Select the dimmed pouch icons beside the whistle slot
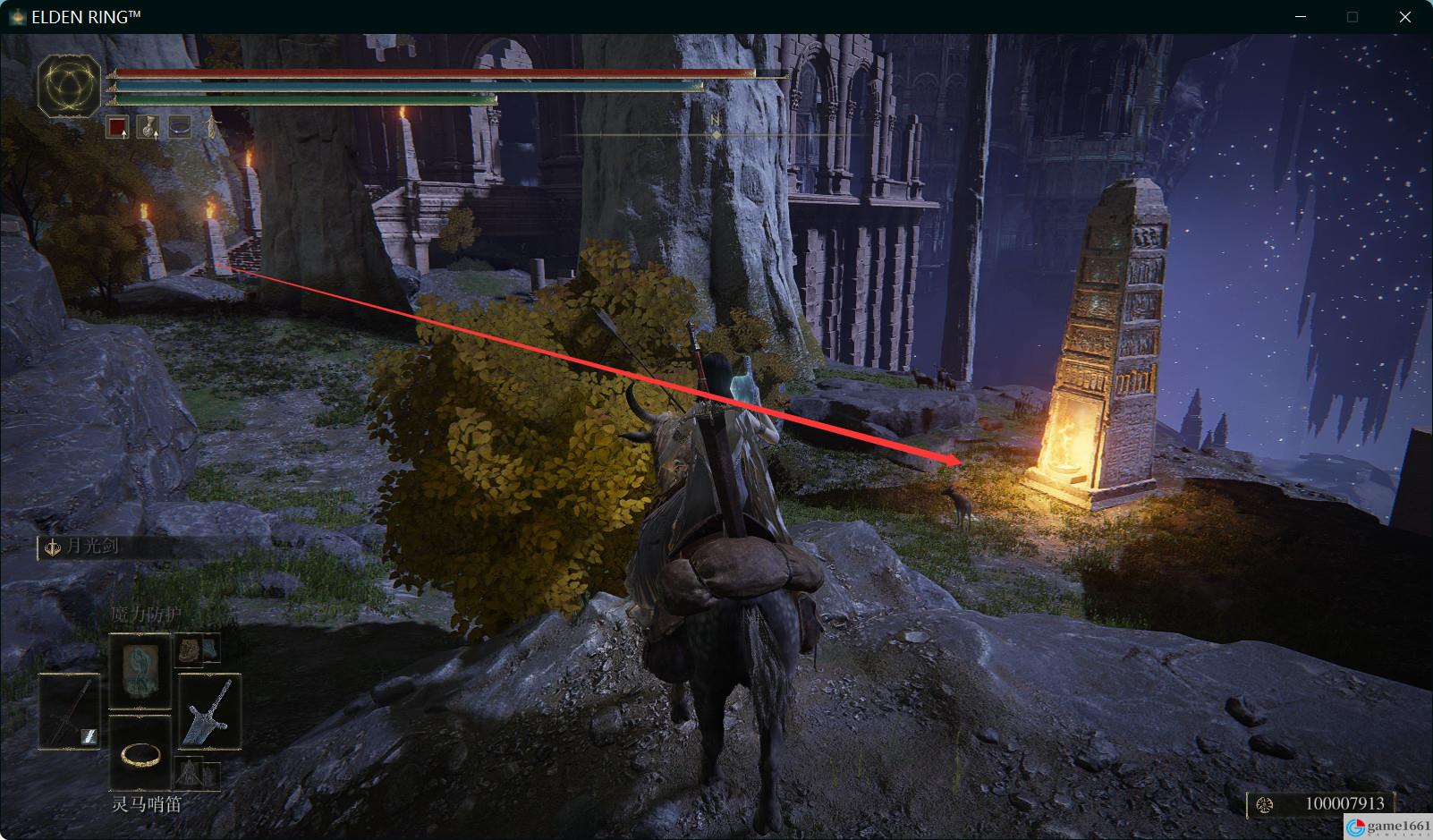 (x=196, y=771)
